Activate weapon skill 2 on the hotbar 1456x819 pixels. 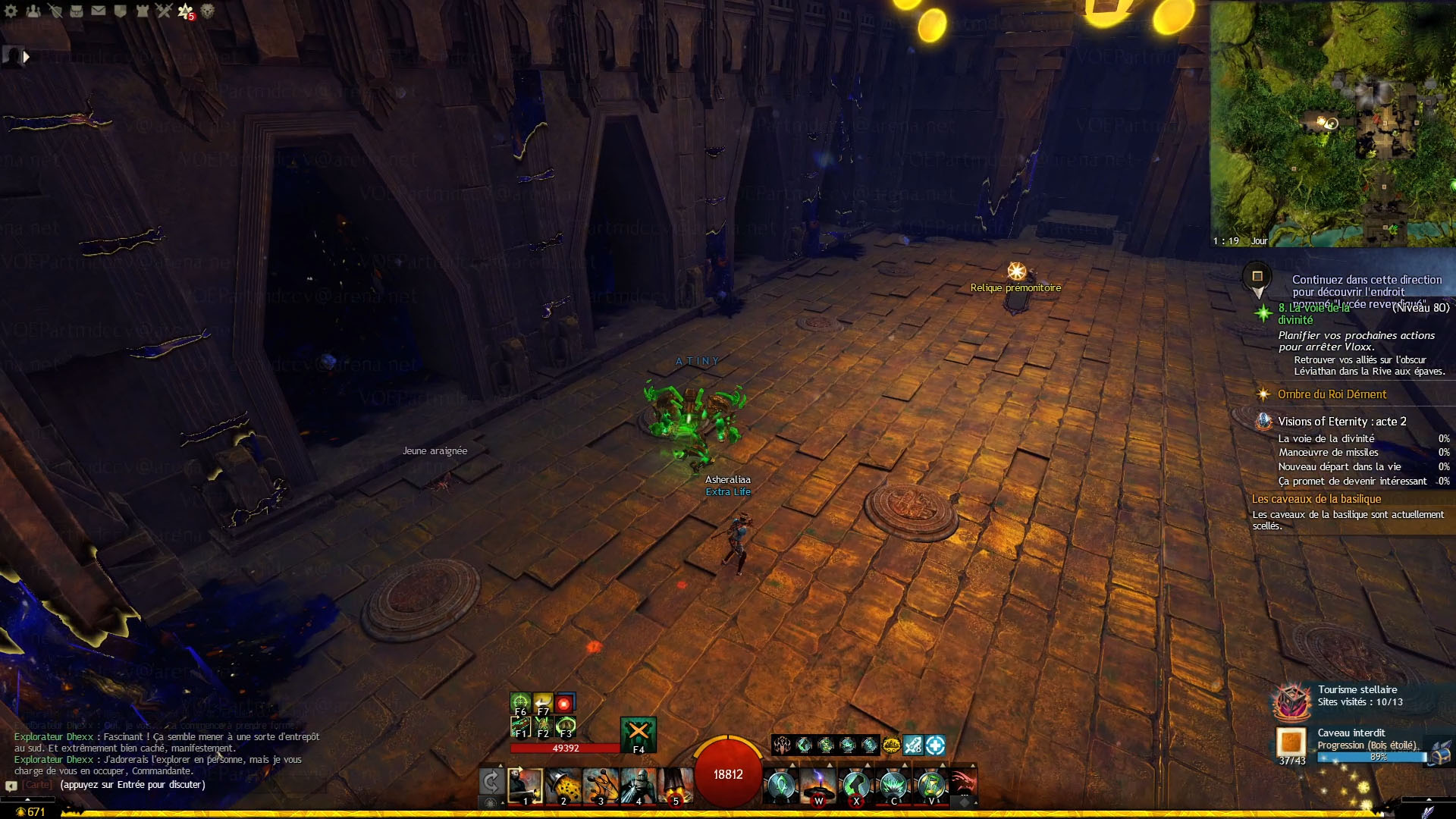click(563, 786)
